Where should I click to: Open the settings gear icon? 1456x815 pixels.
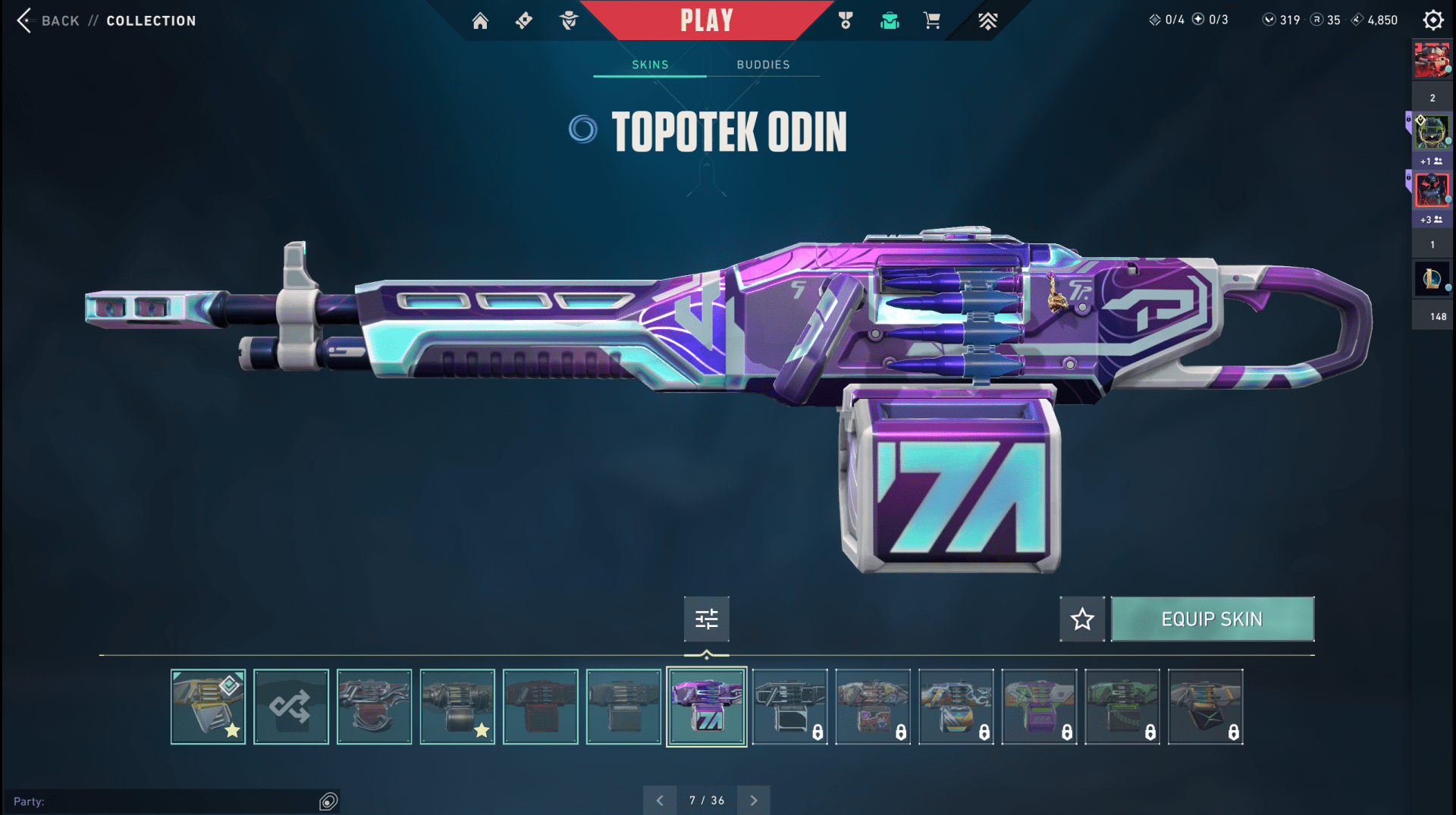click(x=1432, y=20)
